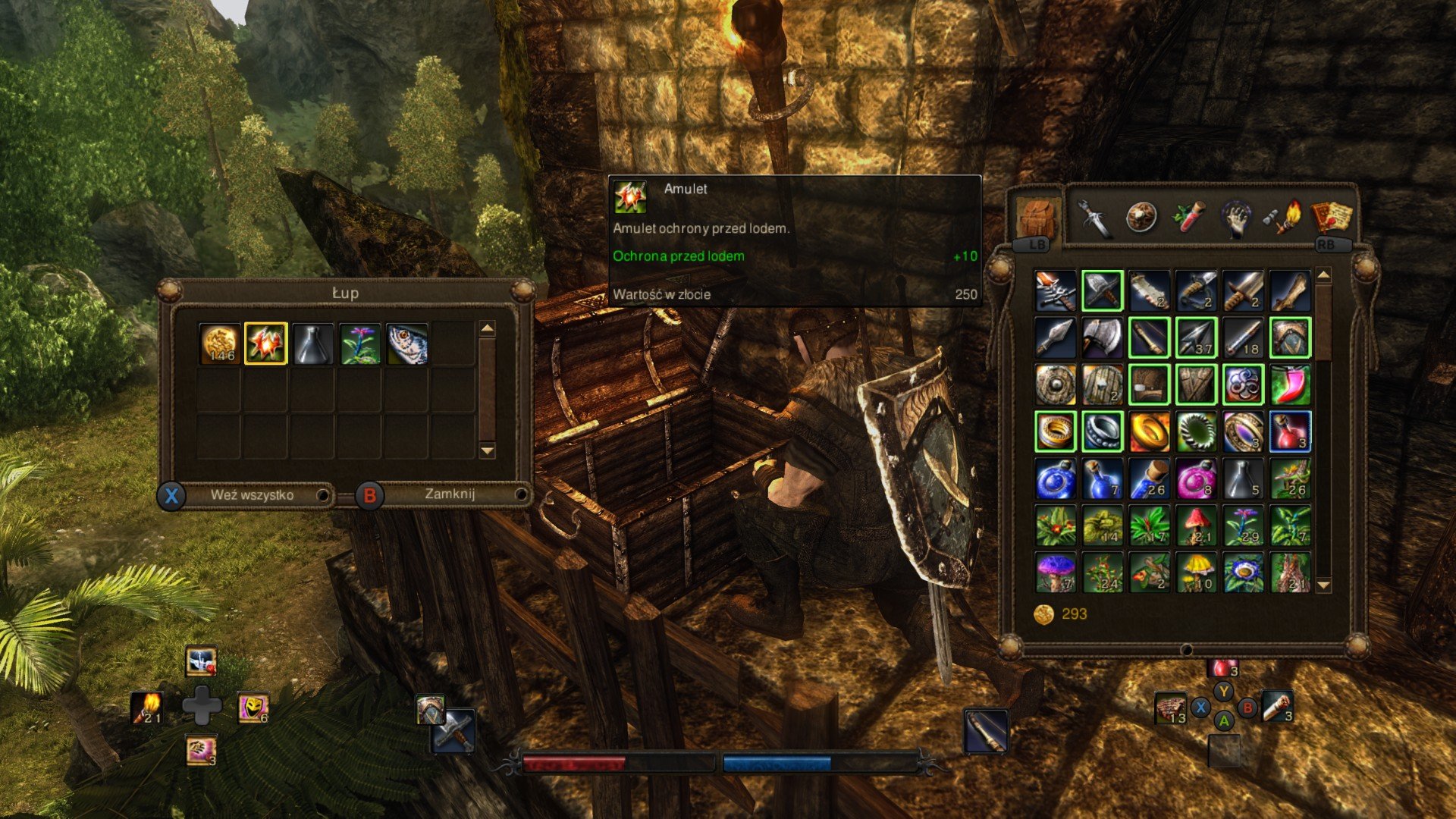Image resolution: width=1456 pixels, height=819 pixels.
Task: Take all loot with Weź wszystko
Action: 252,495
